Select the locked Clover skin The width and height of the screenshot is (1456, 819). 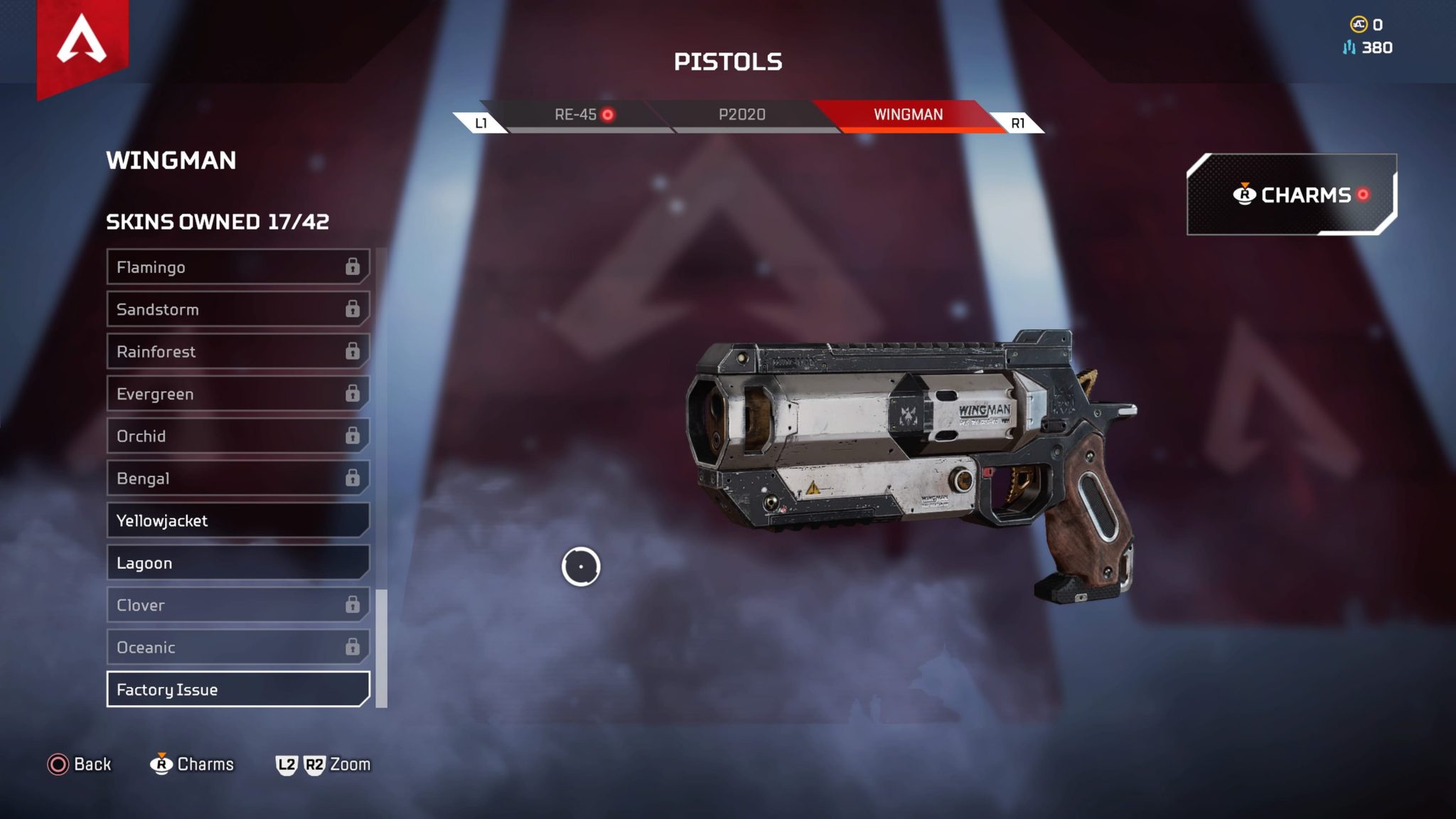pyautogui.click(x=237, y=605)
